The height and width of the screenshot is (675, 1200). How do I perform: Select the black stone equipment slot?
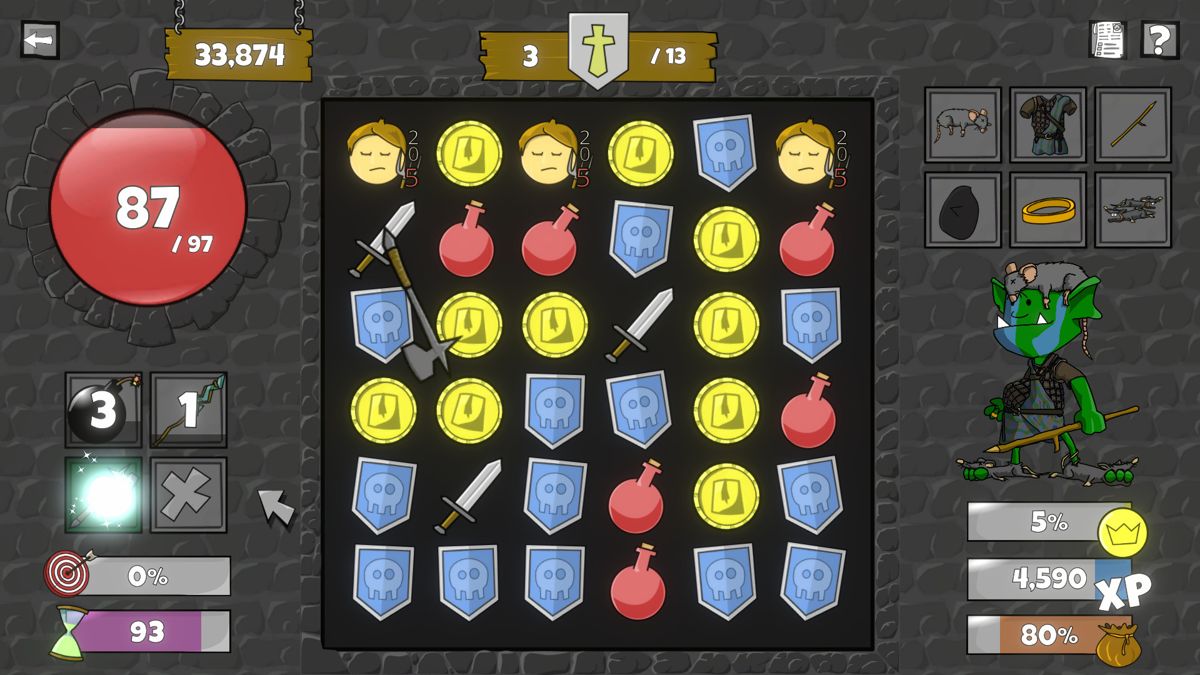pos(962,210)
